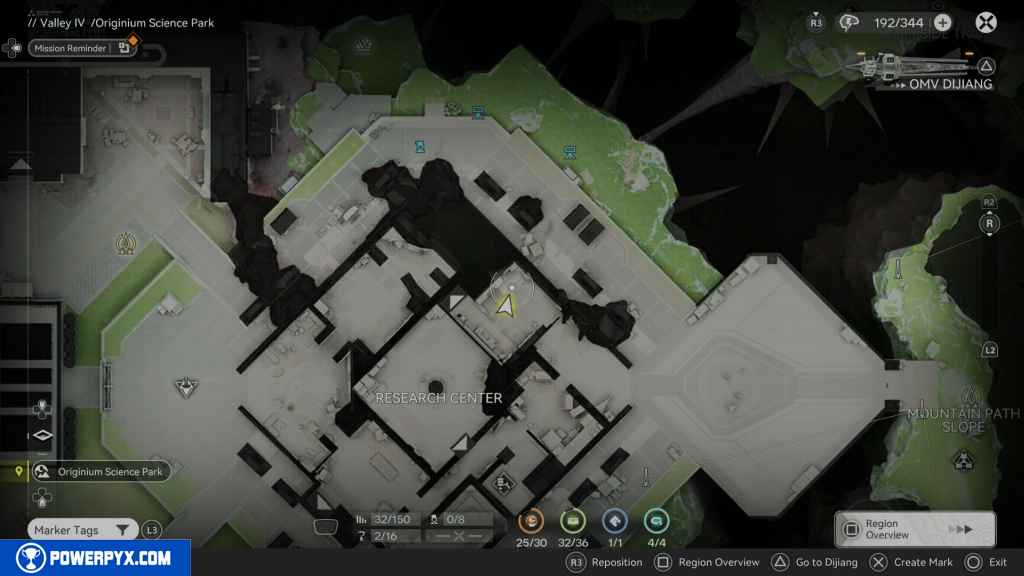Select the Originium Science Park area entry

point(100,472)
